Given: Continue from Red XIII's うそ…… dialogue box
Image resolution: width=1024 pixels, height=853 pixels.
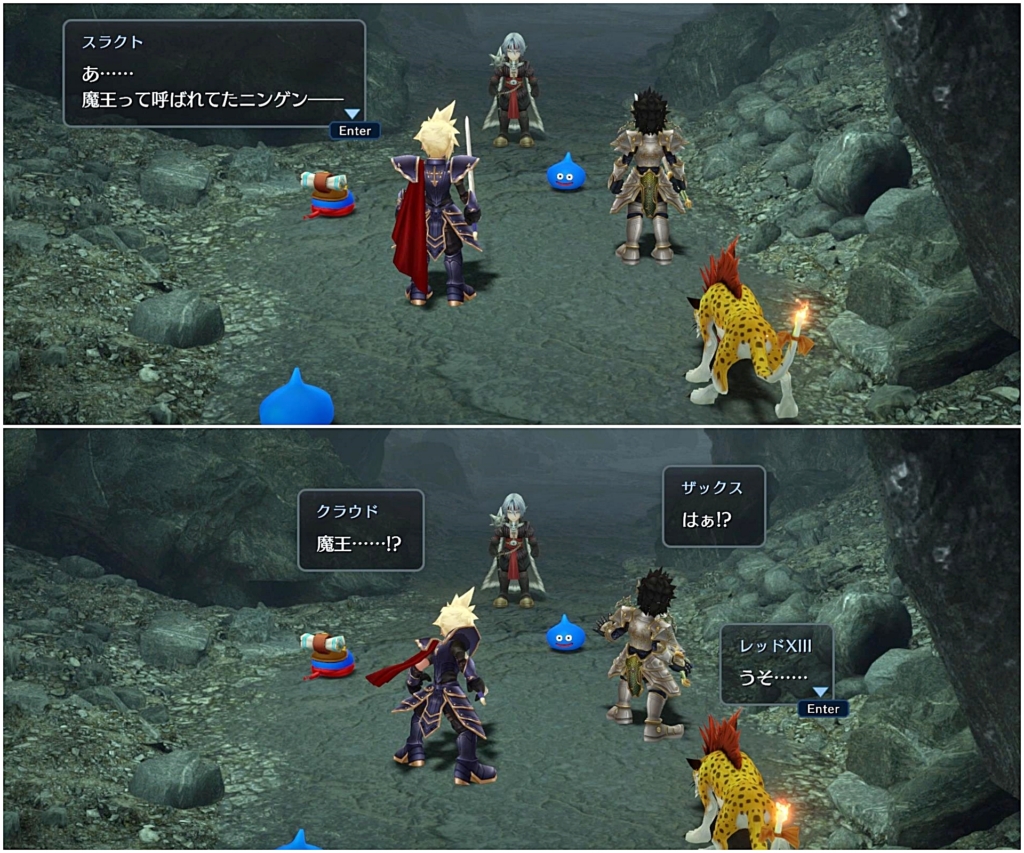Looking at the screenshot, I should click(822, 707).
